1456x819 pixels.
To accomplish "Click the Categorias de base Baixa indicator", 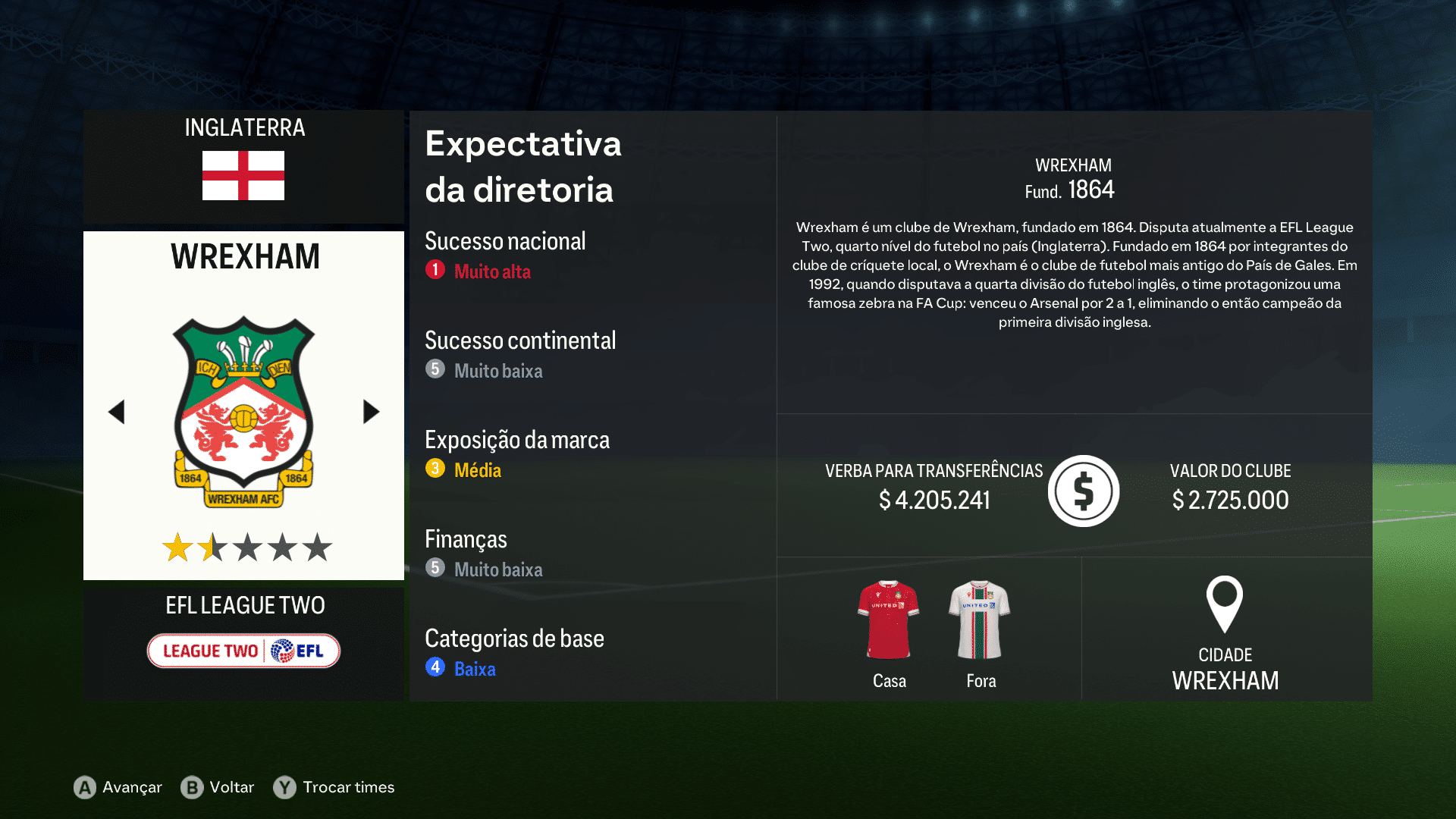I will tap(435, 667).
